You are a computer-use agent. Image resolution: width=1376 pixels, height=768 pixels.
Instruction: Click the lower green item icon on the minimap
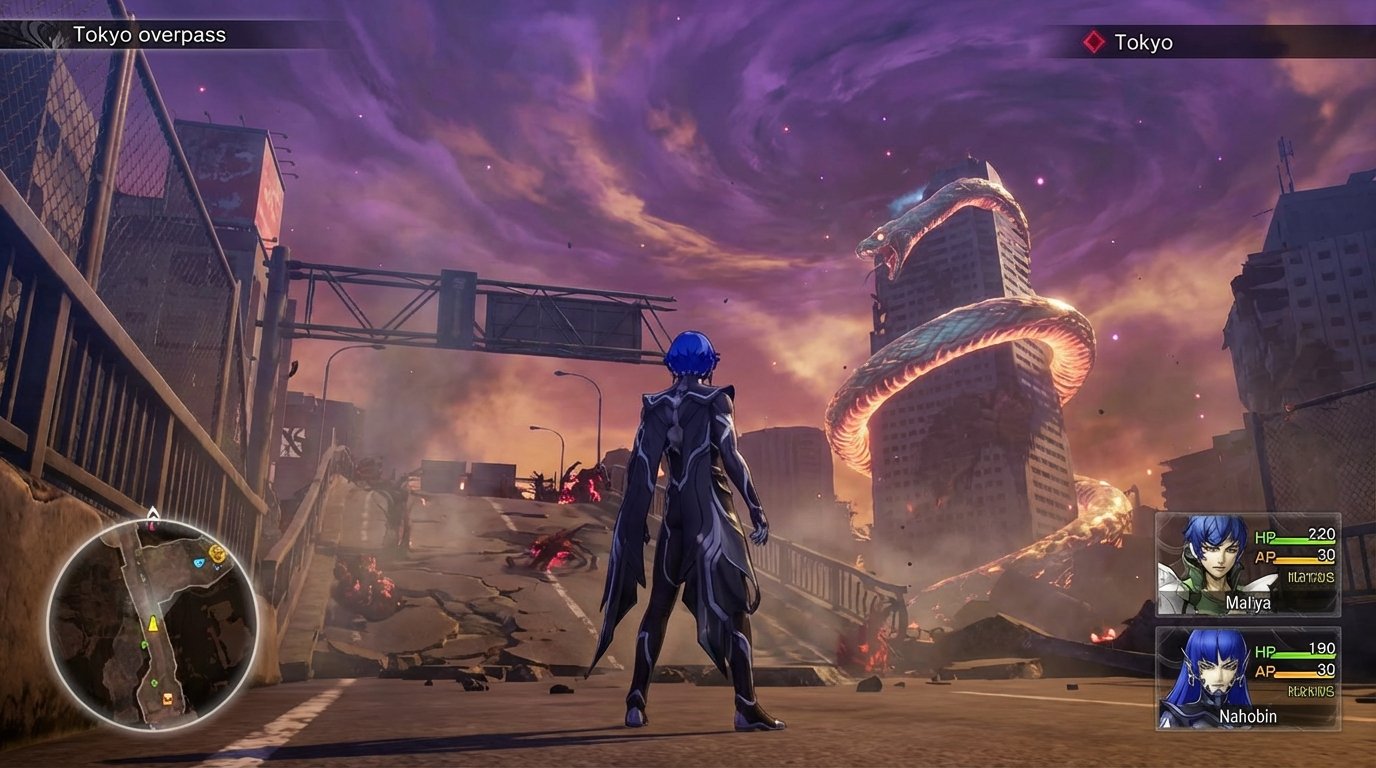point(153,682)
